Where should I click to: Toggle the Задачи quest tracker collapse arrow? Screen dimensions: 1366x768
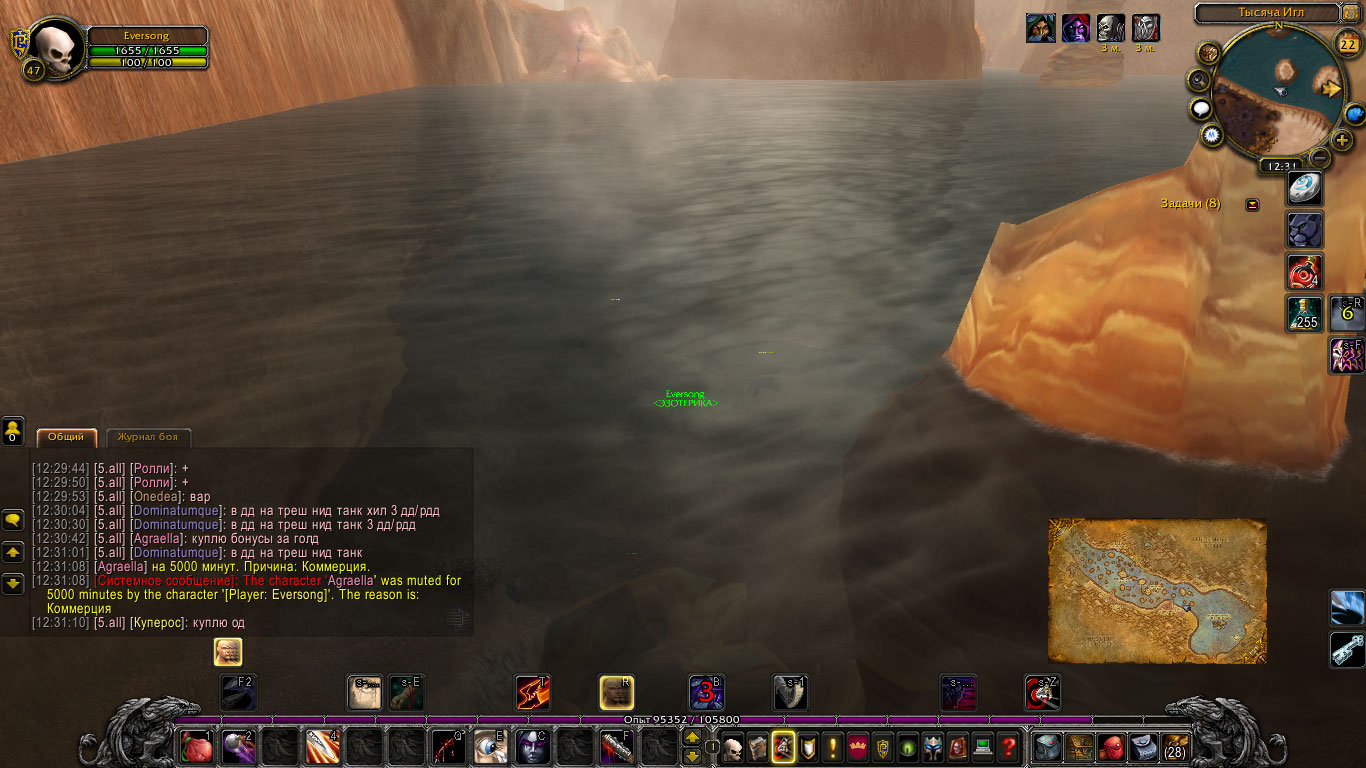pyautogui.click(x=1252, y=204)
